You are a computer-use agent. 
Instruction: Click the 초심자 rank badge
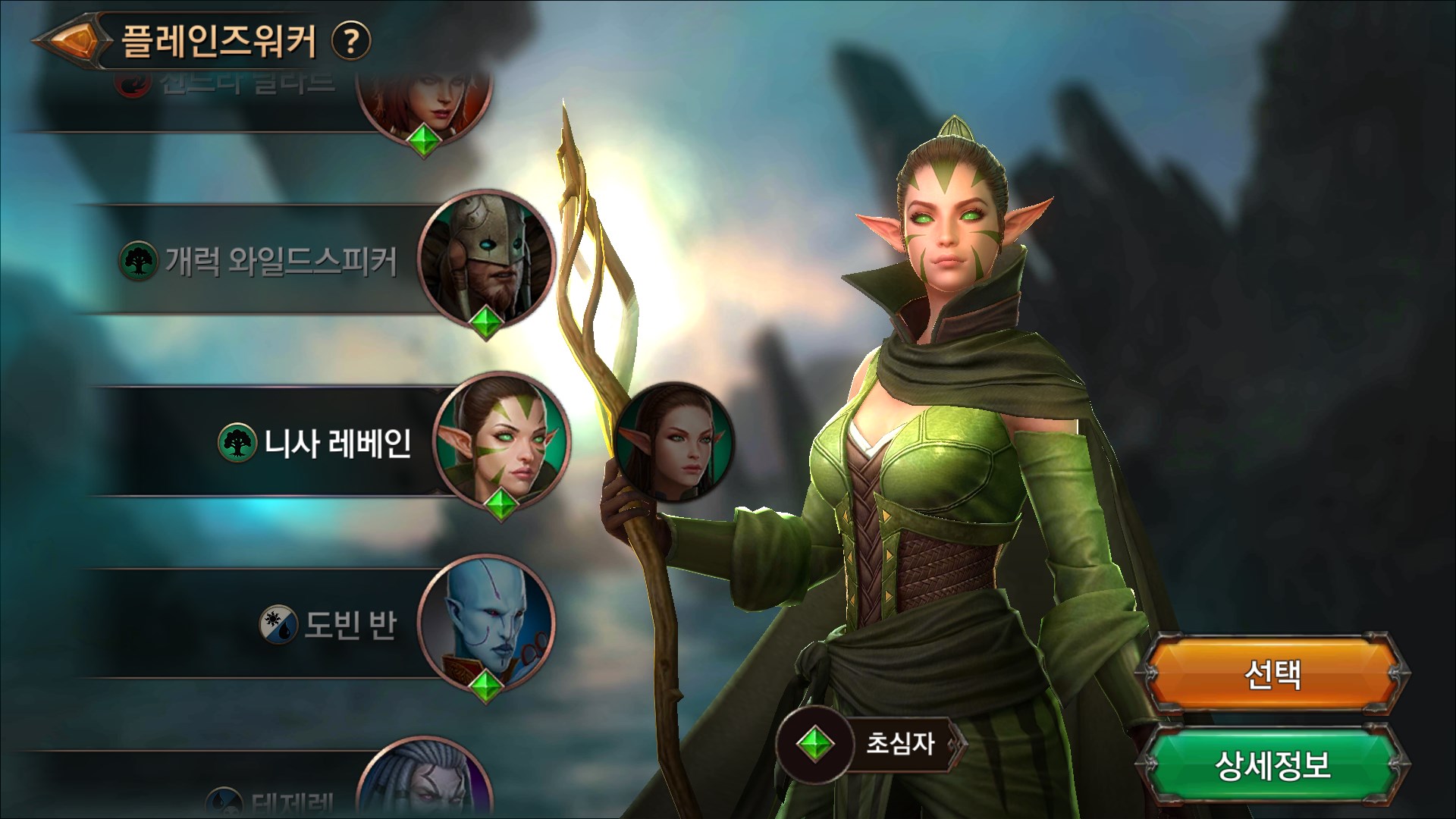pos(872,744)
